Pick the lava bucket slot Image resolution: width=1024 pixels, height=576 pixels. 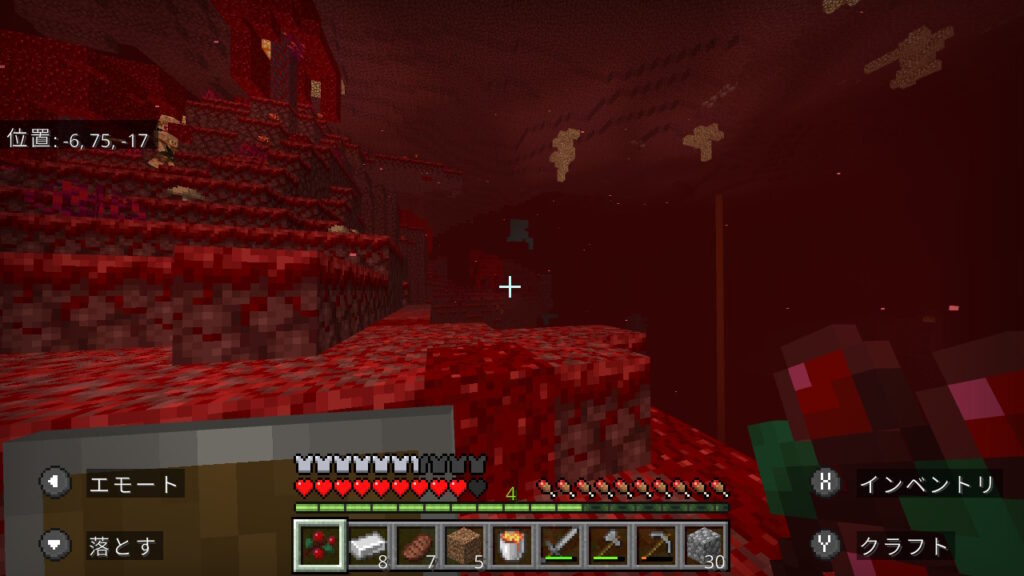[x=511, y=545]
